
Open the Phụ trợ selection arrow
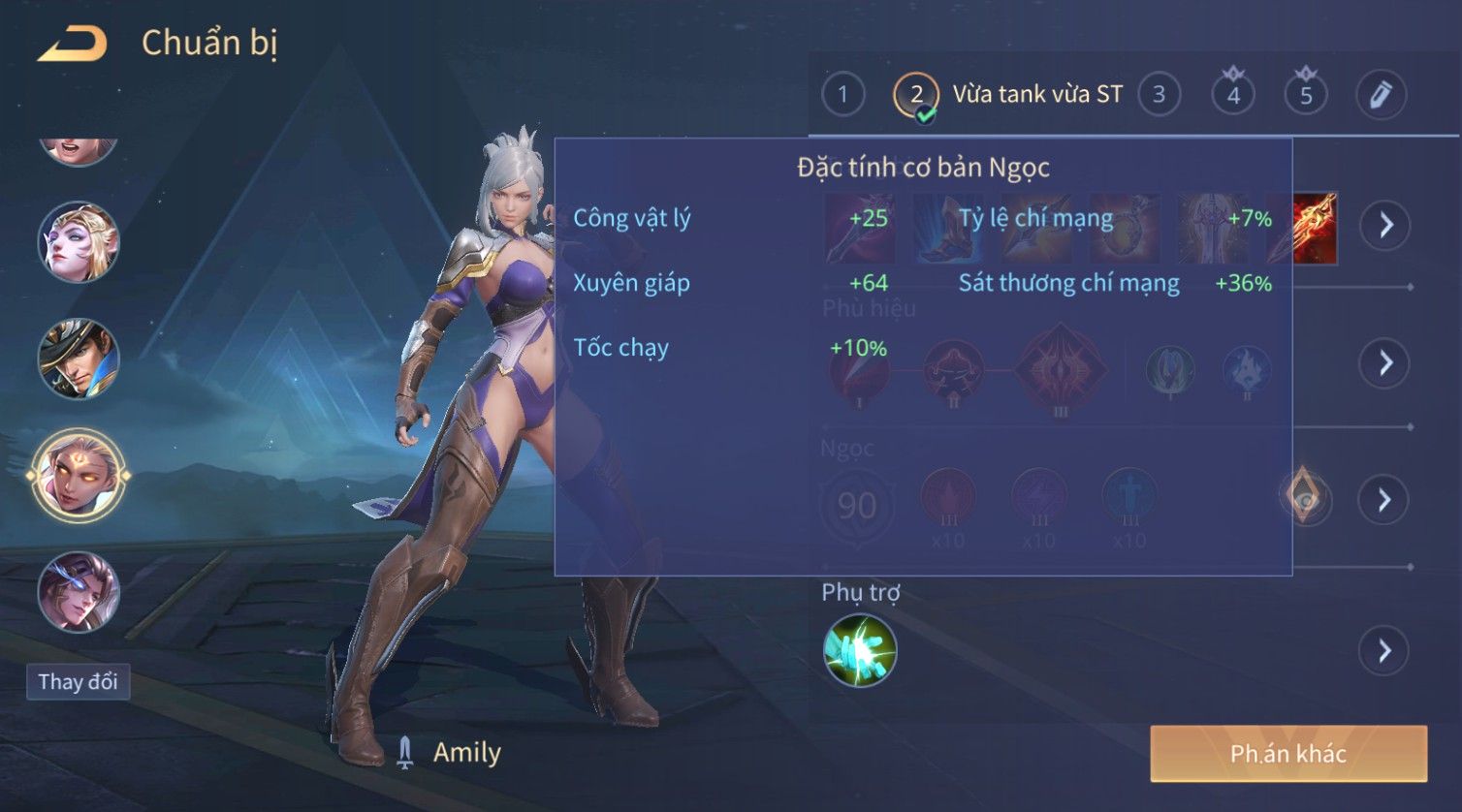coord(1385,650)
